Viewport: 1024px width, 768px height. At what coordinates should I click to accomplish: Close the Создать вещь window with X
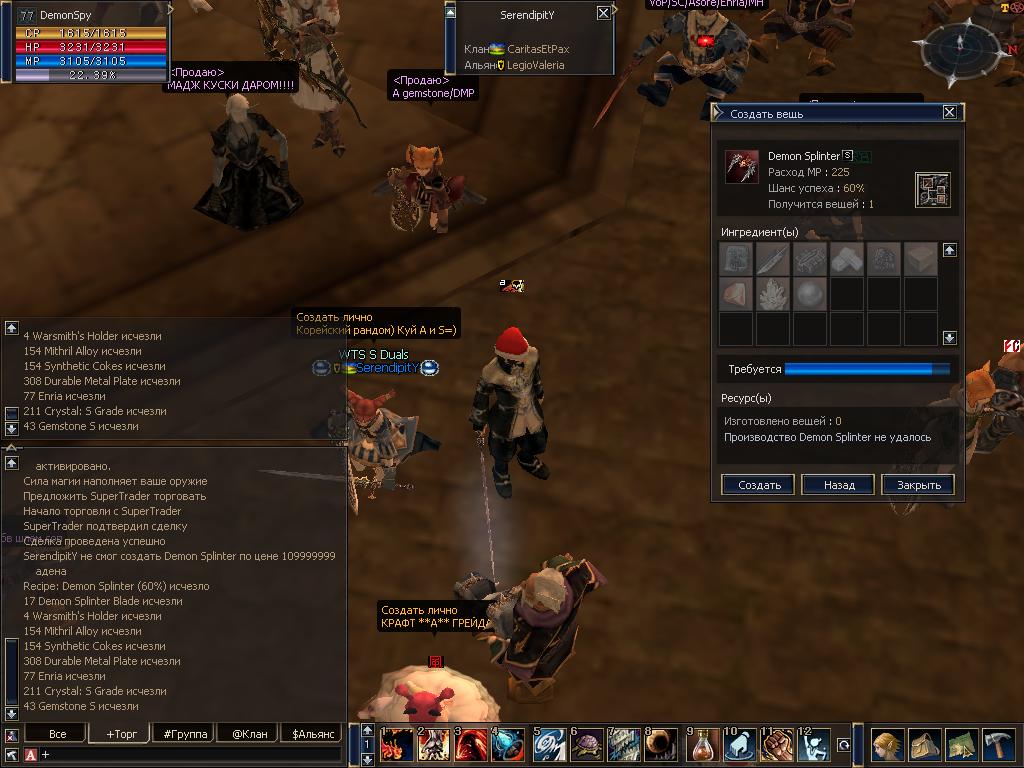click(x=949, y=113)
